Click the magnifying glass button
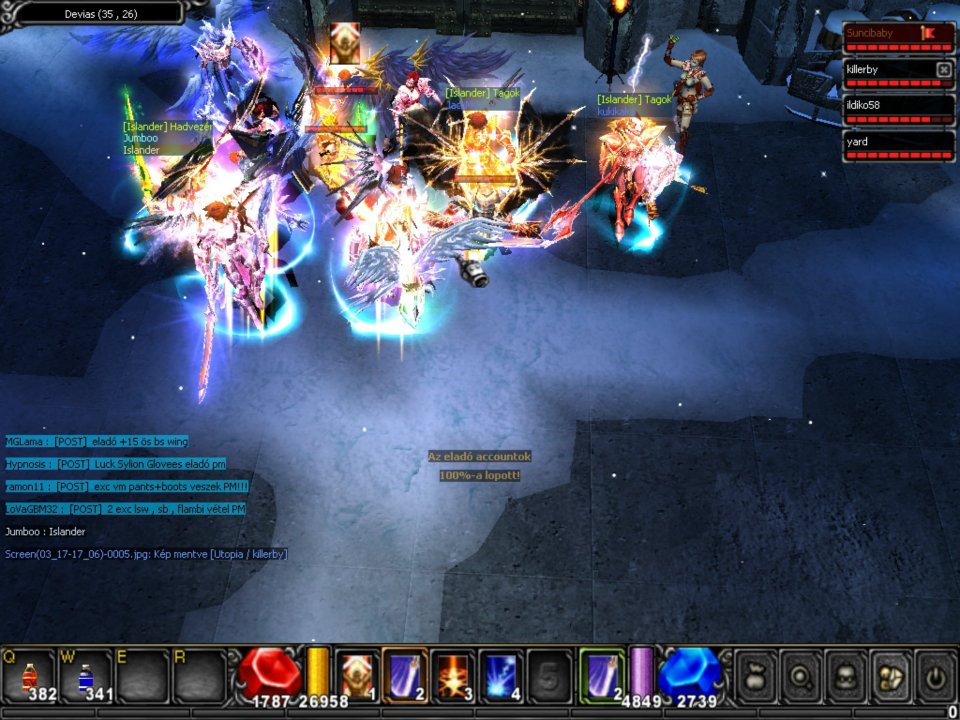This screenshot has height=720, width=960. (800, 675)
